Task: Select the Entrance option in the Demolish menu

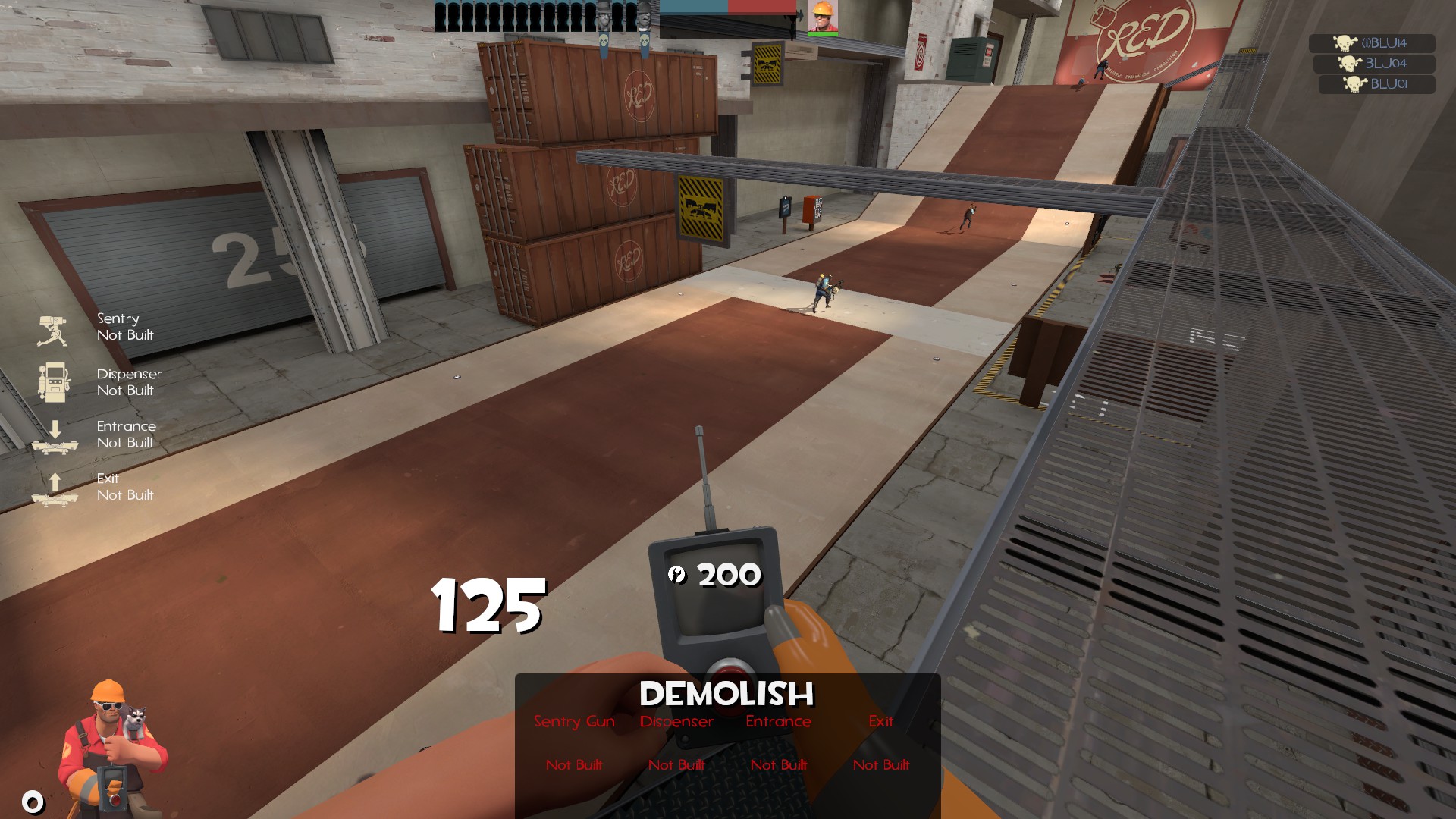Action: click(778, 721)
